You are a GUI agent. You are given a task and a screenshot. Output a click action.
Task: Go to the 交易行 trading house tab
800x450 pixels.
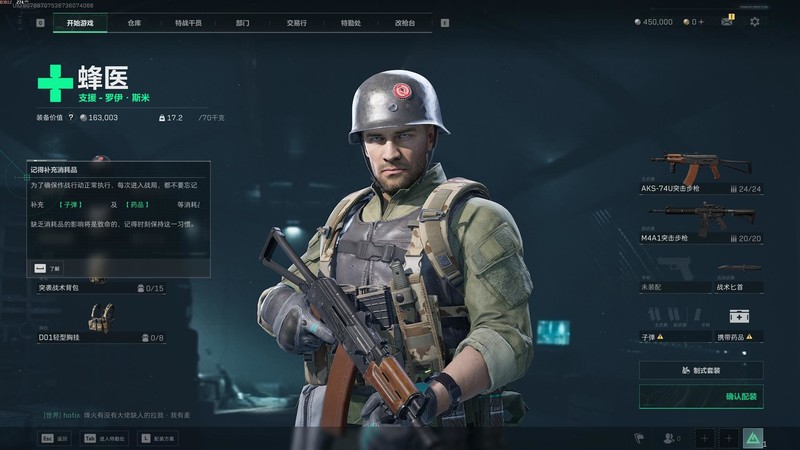(x=296, y=21)
